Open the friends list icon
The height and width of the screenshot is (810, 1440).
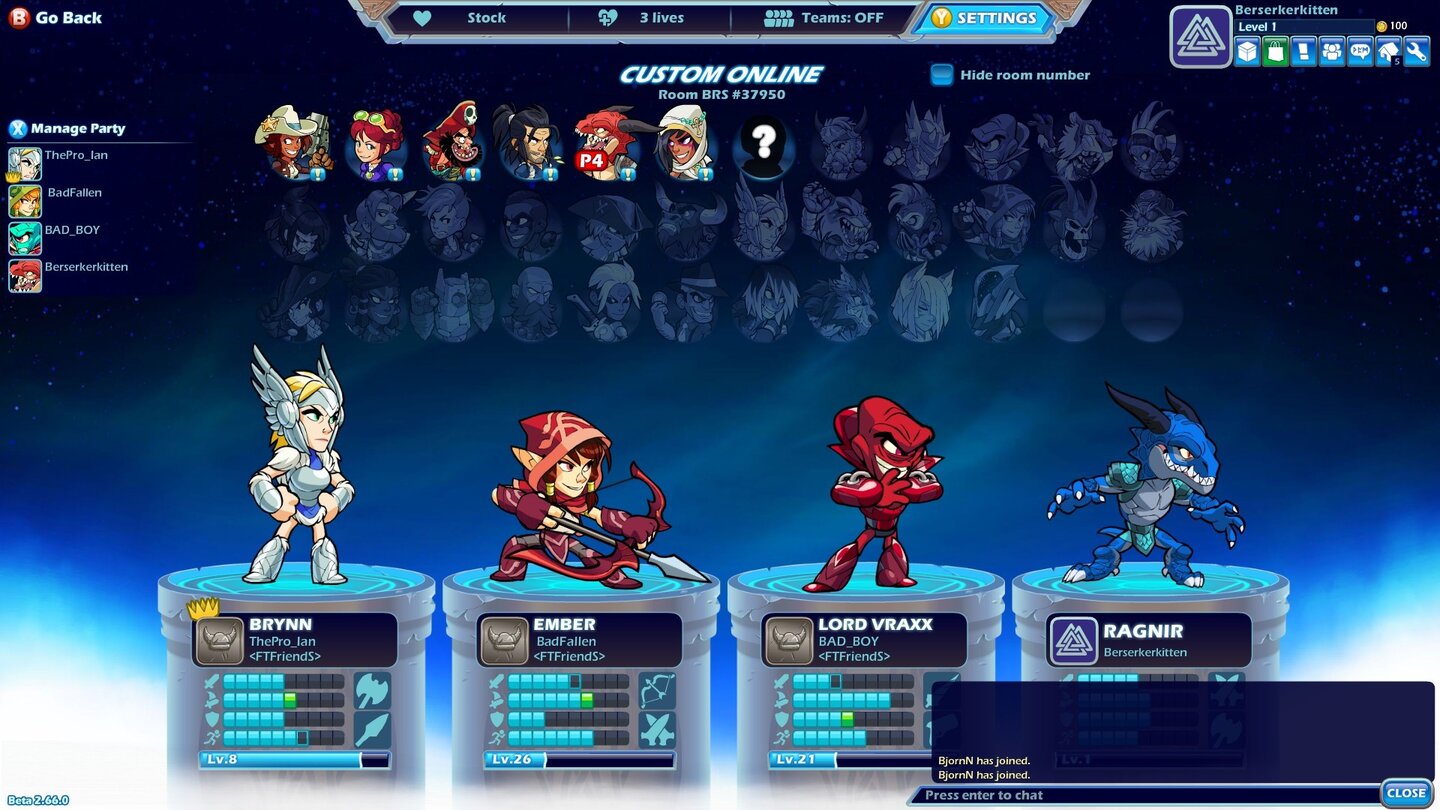click(1333, 51)
